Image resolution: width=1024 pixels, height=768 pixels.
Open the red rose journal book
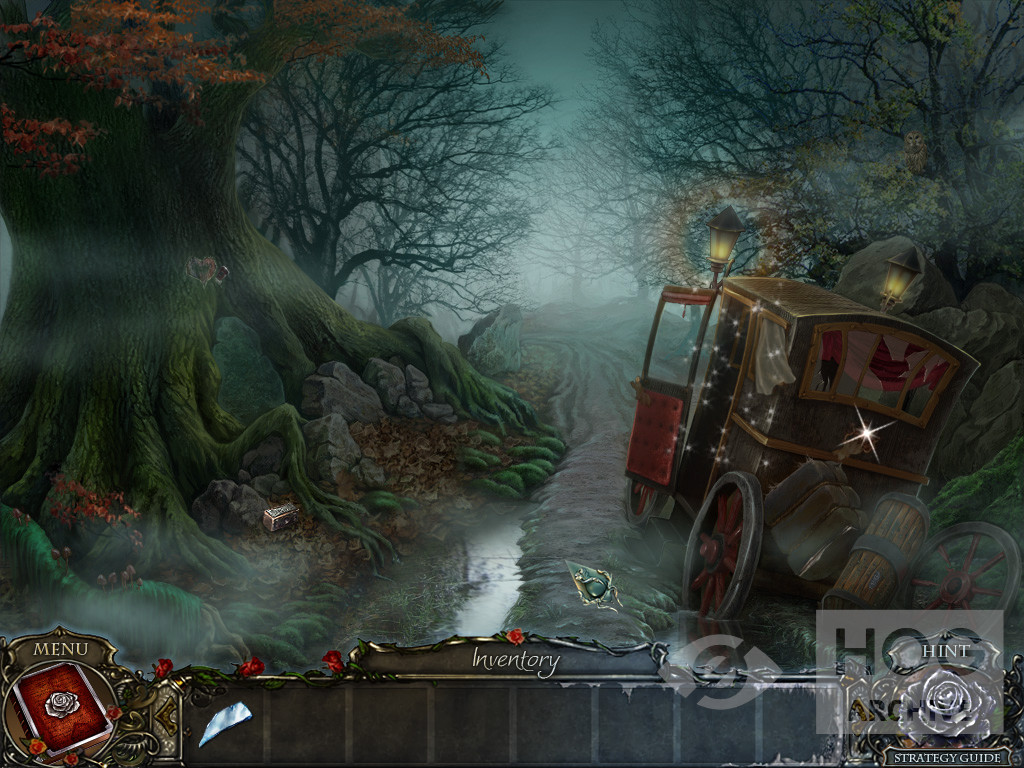click(x=62, y=707)
